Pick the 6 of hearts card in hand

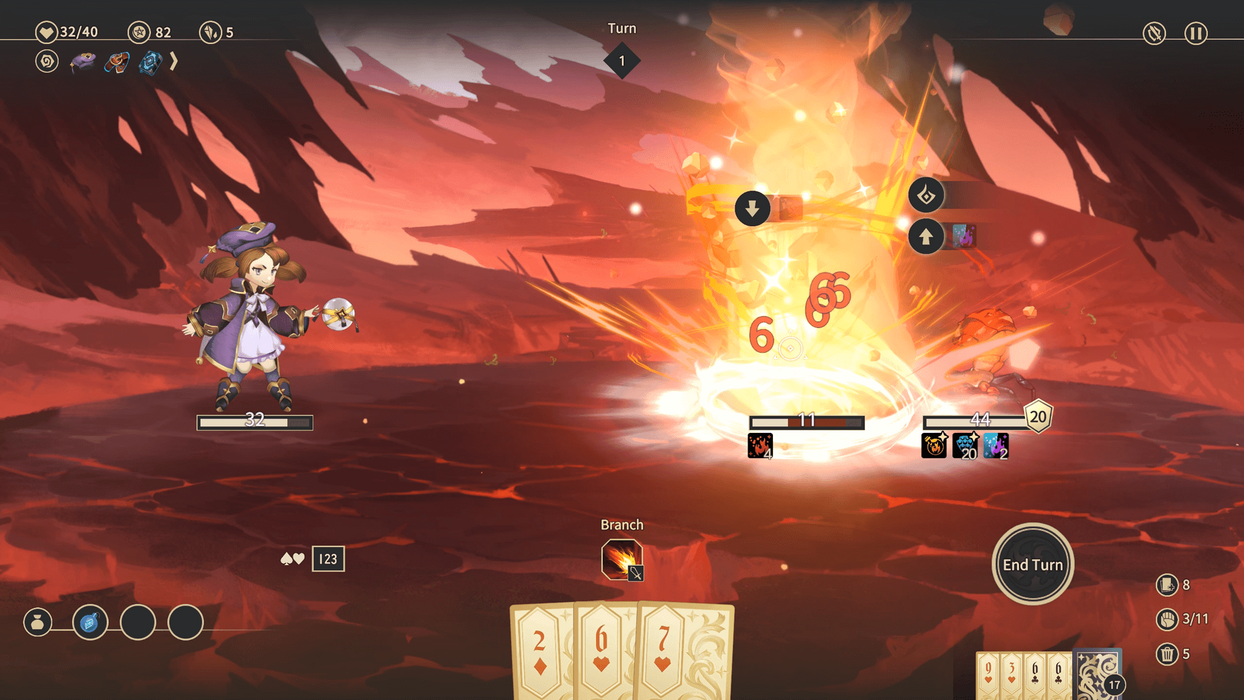coord(604,652)
